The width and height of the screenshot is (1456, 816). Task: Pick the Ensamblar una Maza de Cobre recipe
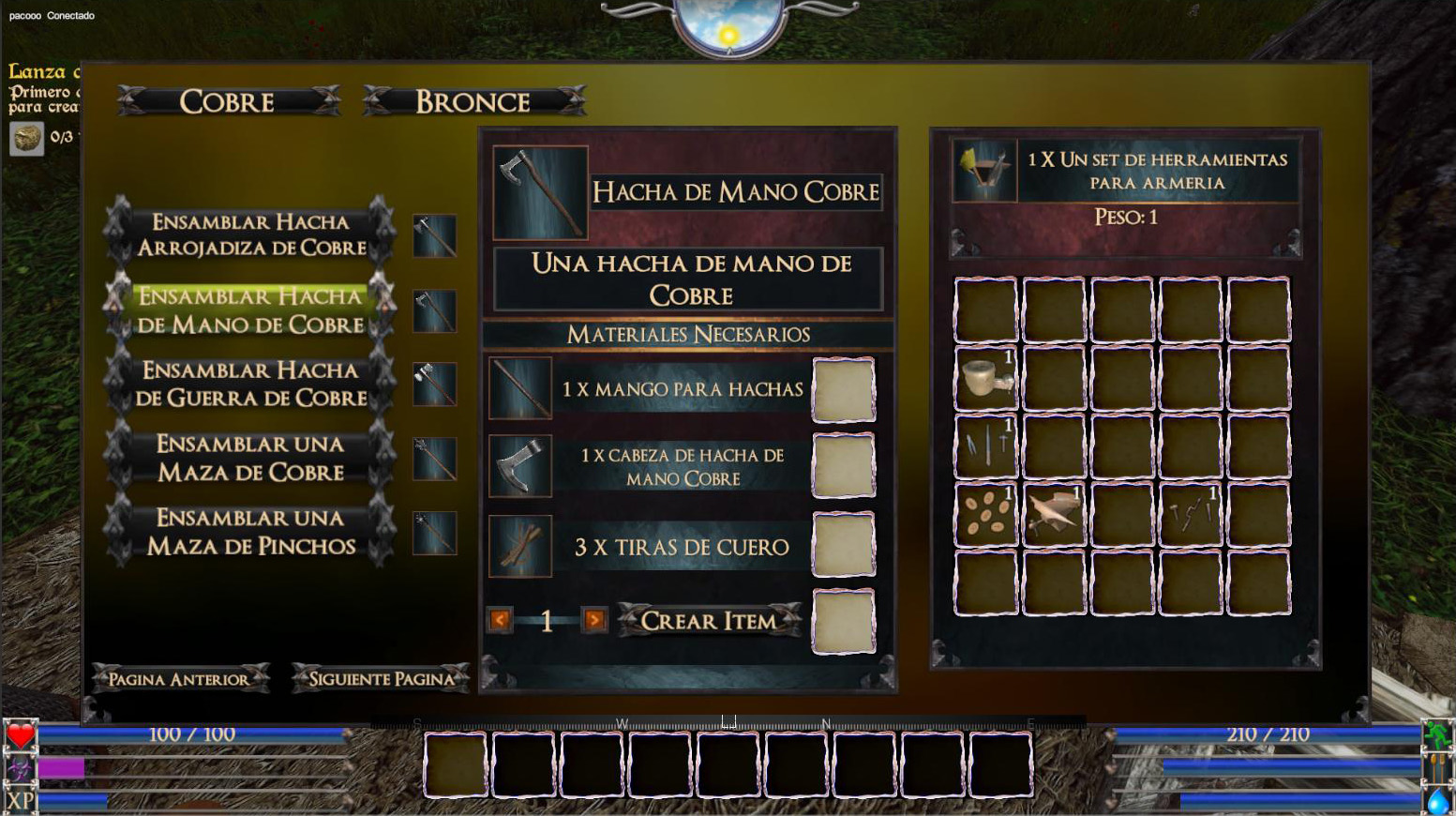point(250,458)
